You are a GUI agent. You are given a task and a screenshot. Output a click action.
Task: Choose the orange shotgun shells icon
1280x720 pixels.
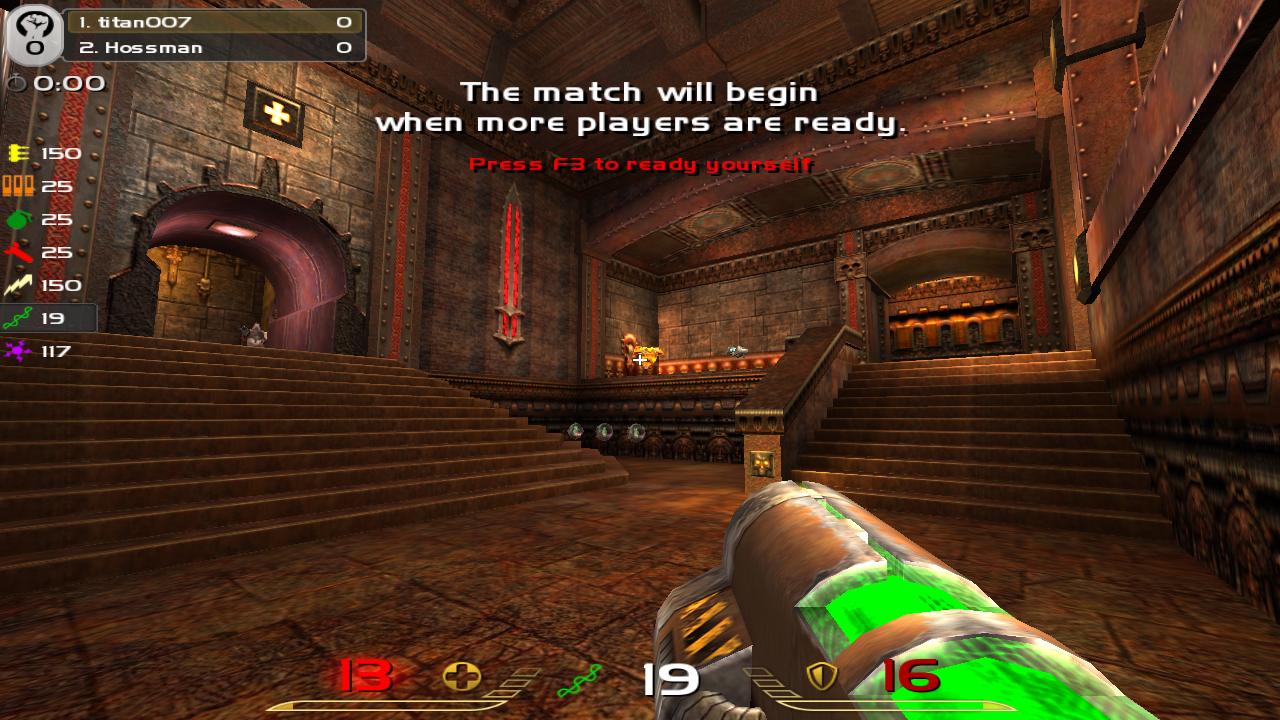[18, 186]
